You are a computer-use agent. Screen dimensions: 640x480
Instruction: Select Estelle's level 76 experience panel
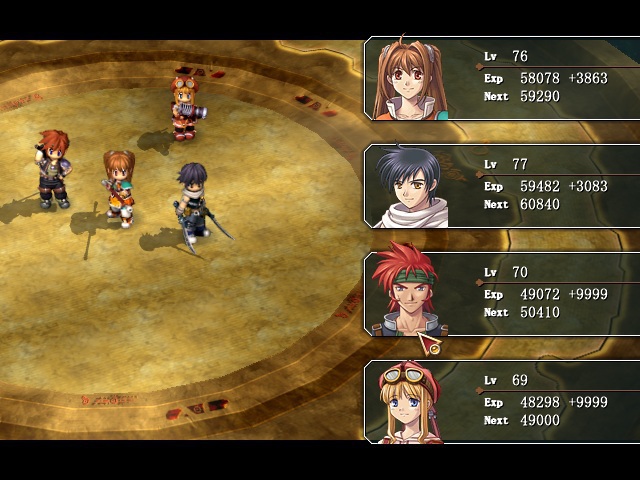click(x=502, y=78)
